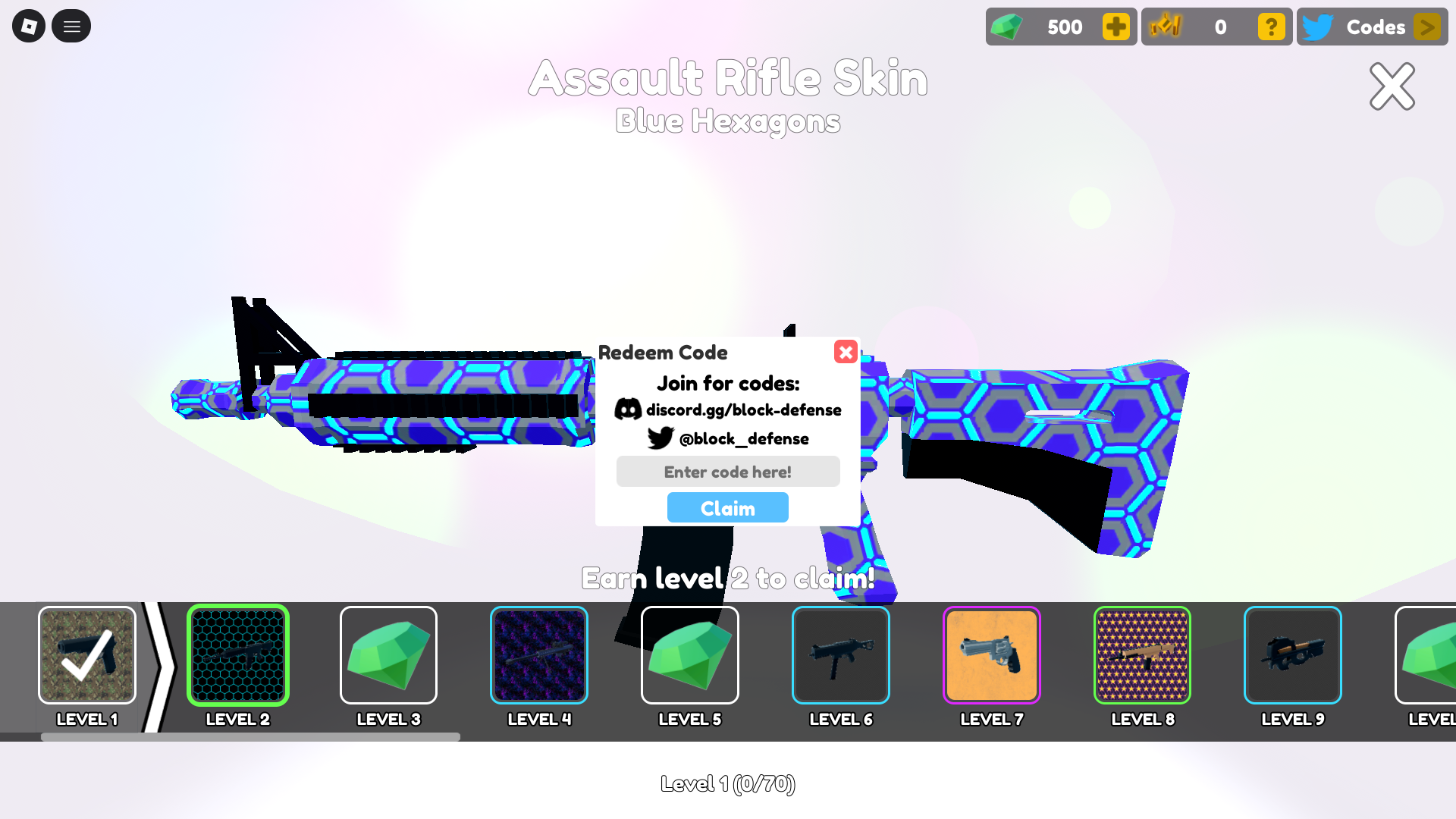Close the skin preview with the white X
This screenshot has width=1456, height=819.
click(1392, 86)
